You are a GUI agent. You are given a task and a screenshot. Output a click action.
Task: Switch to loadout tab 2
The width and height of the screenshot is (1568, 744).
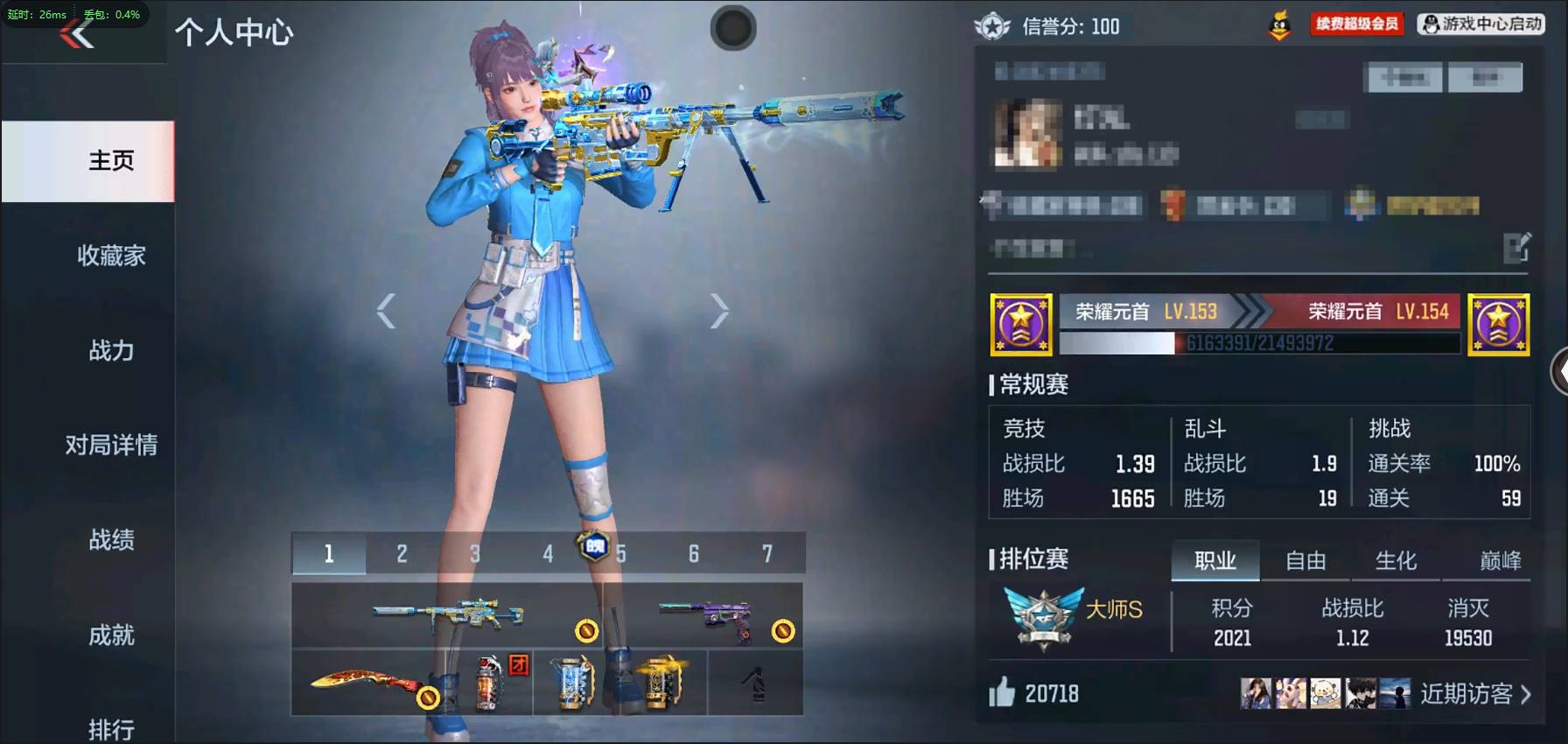click(x=402, y=554)
